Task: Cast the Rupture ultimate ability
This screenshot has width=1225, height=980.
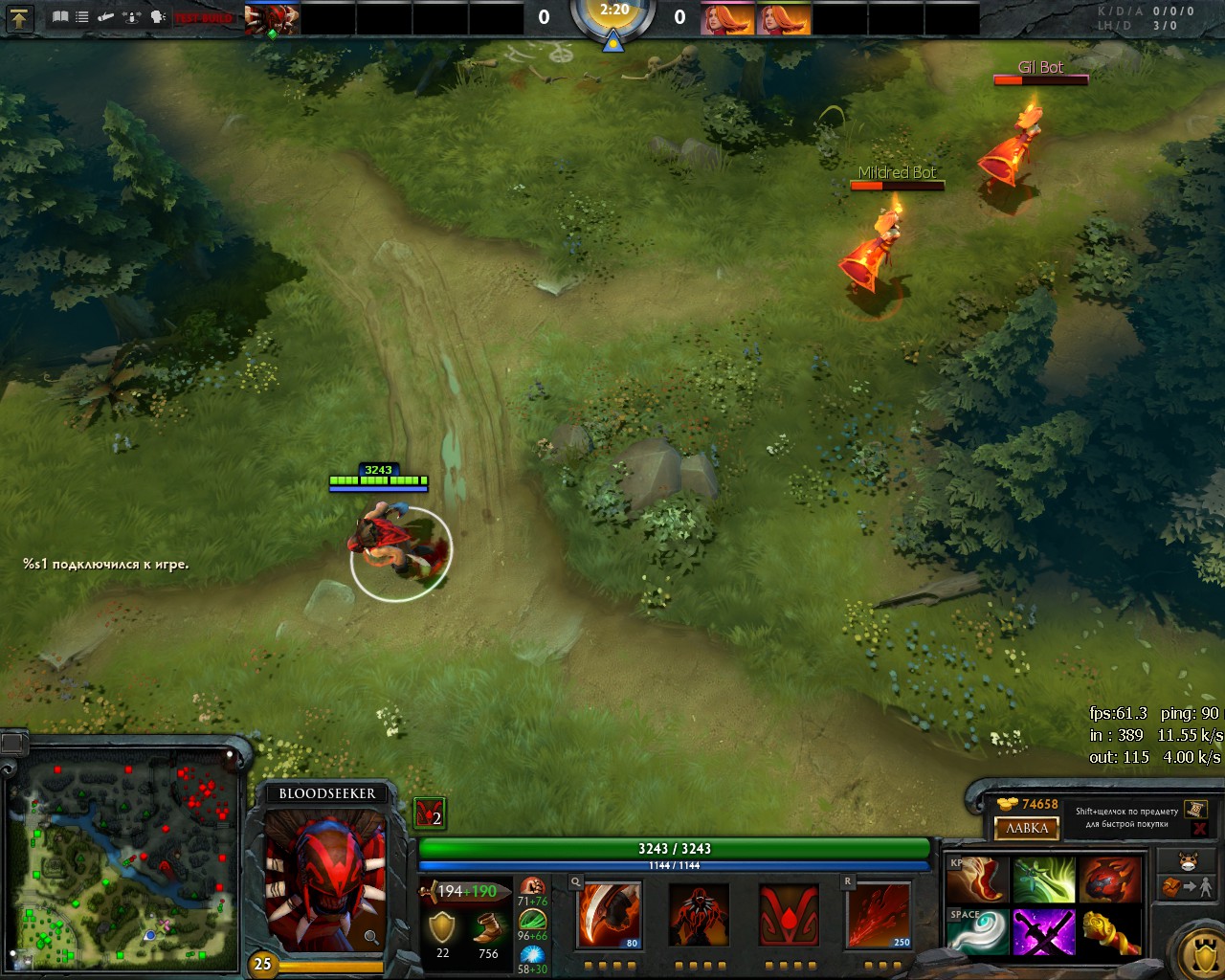Action: [879, 915]
